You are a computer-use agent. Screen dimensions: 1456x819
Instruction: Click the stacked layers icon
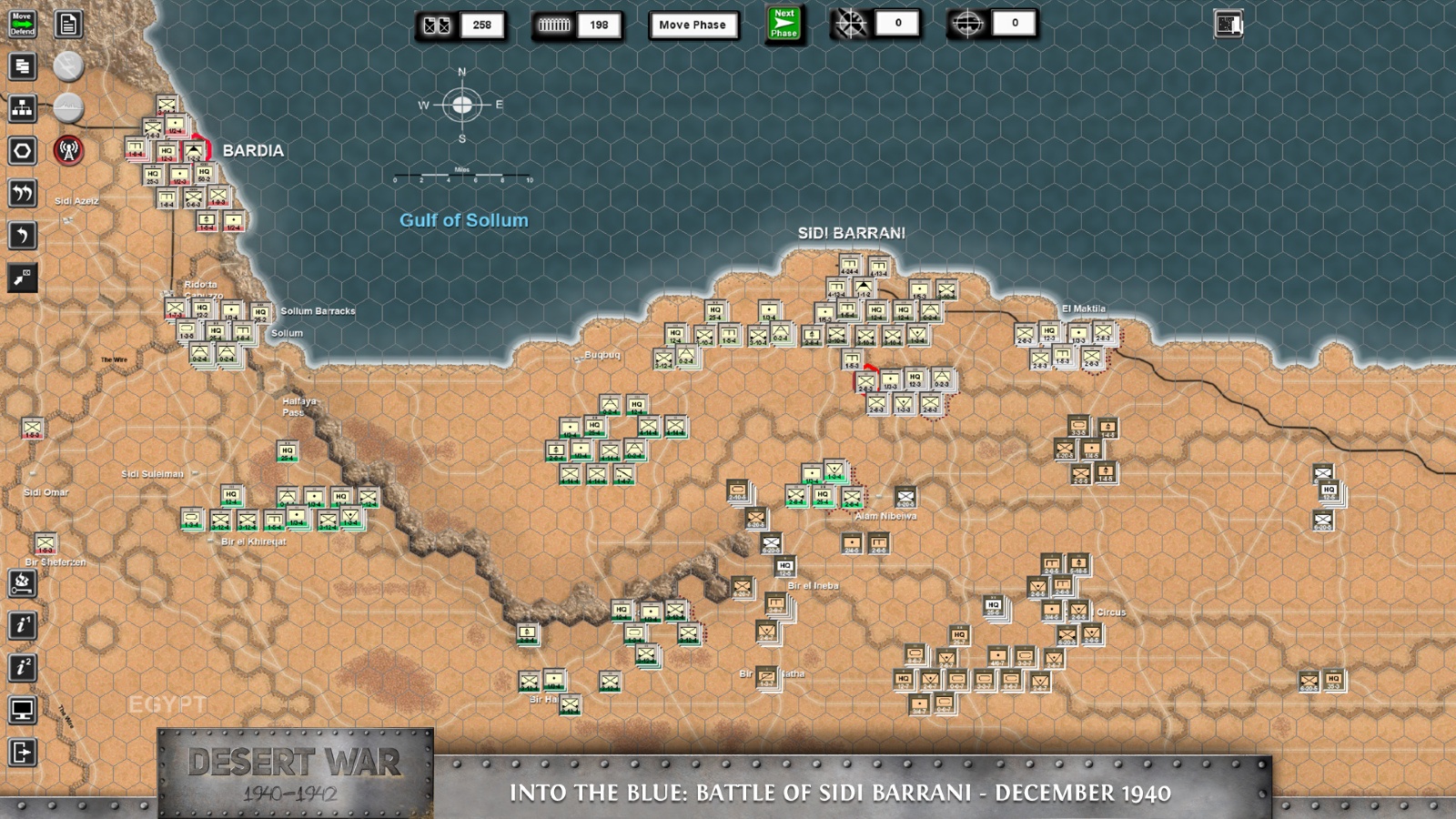23,66
